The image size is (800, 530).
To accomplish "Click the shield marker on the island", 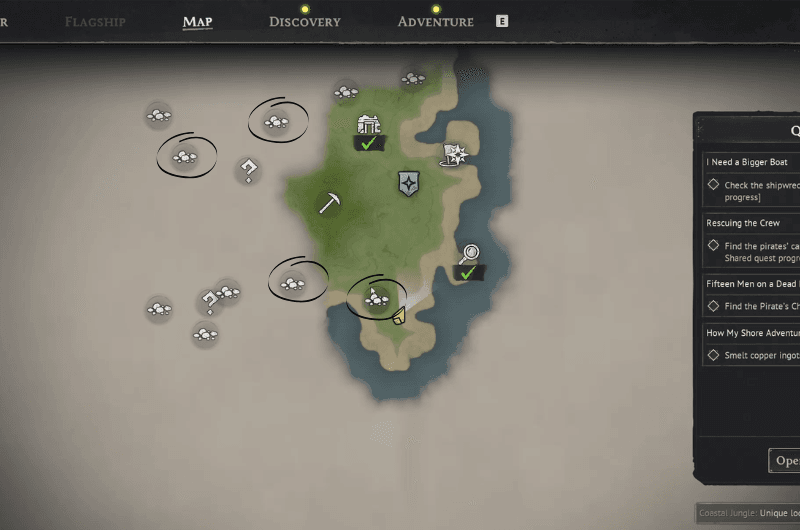I will 408,182.
